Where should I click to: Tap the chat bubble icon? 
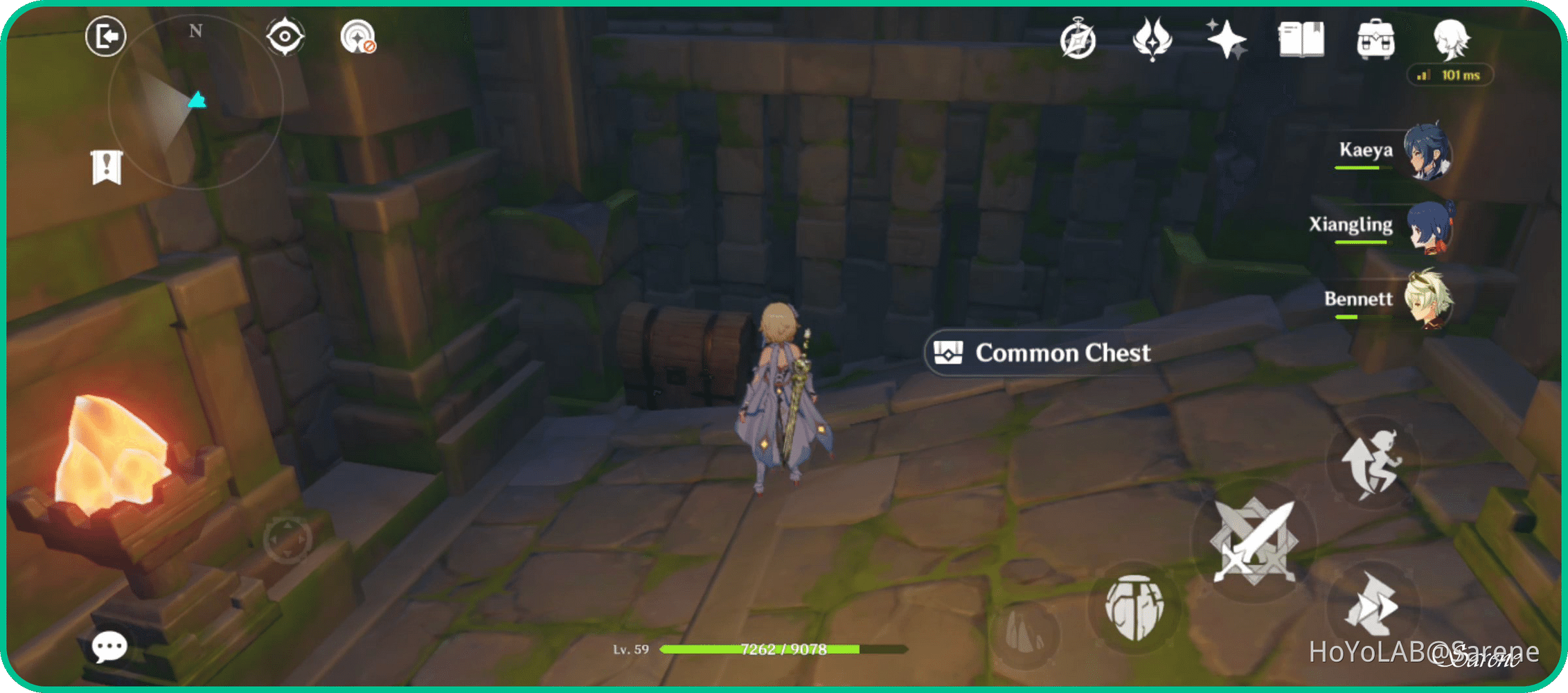(111, 646)
